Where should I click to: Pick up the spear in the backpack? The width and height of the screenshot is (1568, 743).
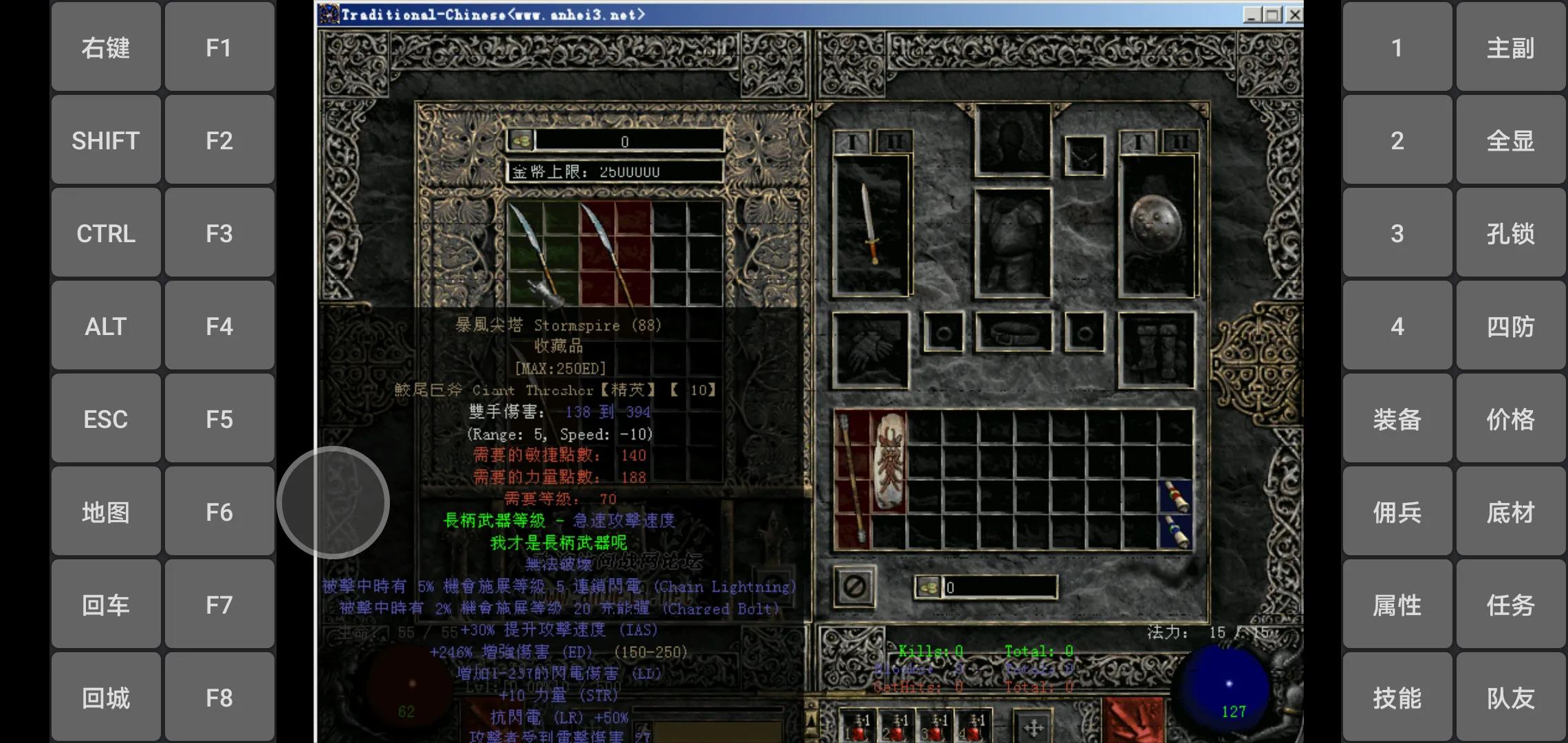(x=852, y=479)
